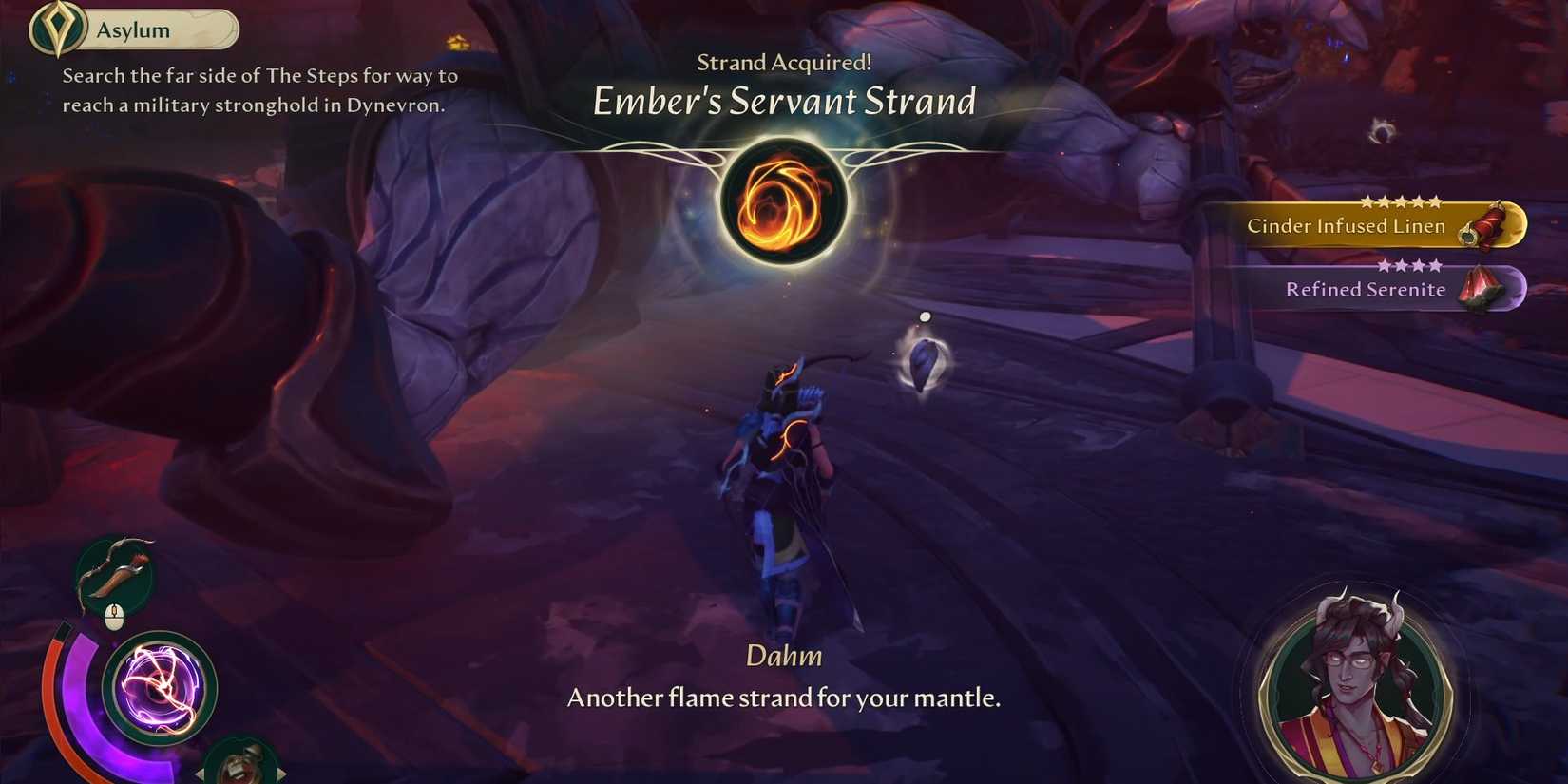Select the Refined Serenite pickup banner
The width and height of the screenshot is (1568, 784).
1366,290
